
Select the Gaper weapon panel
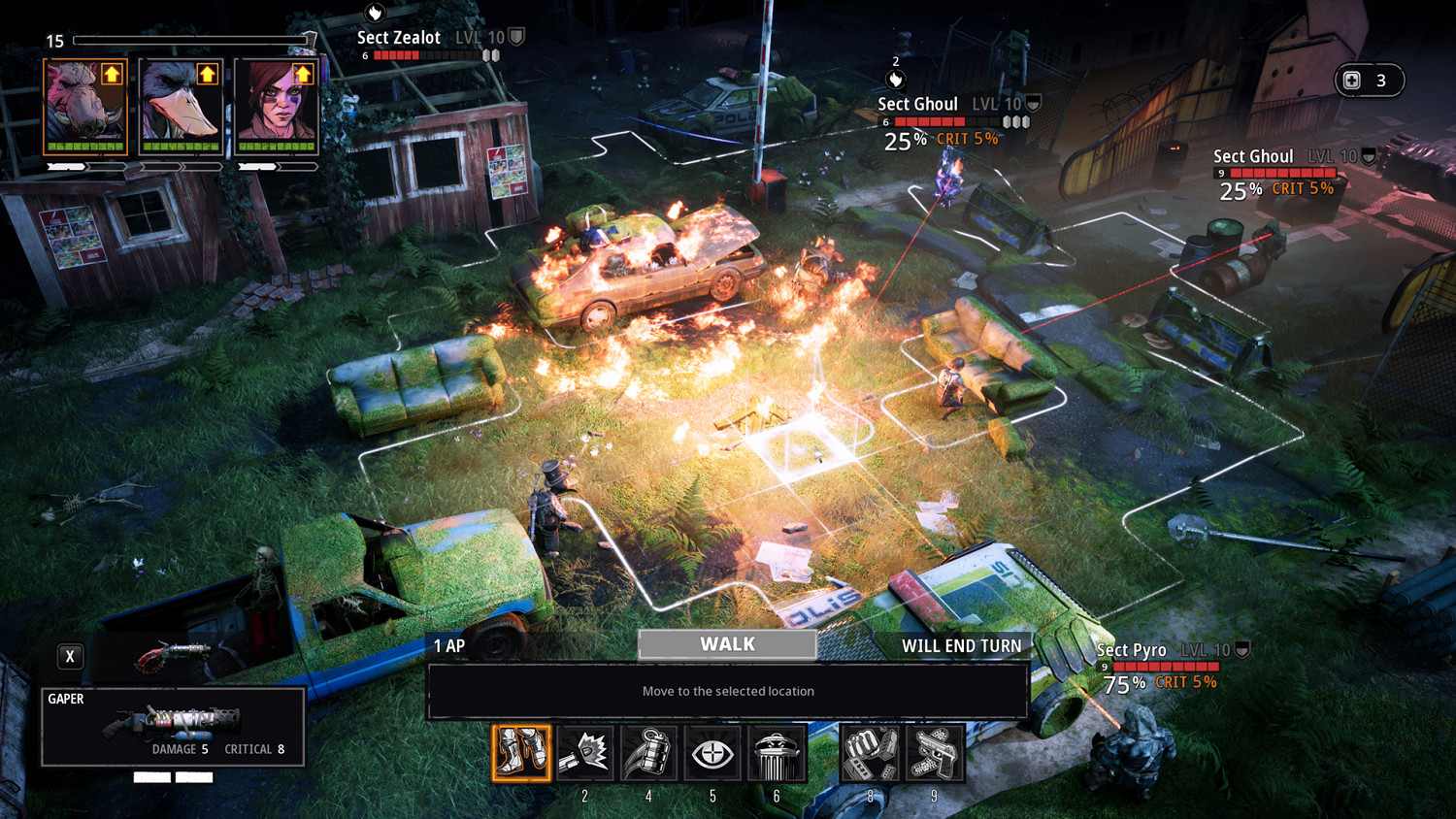tap(173, 726)
